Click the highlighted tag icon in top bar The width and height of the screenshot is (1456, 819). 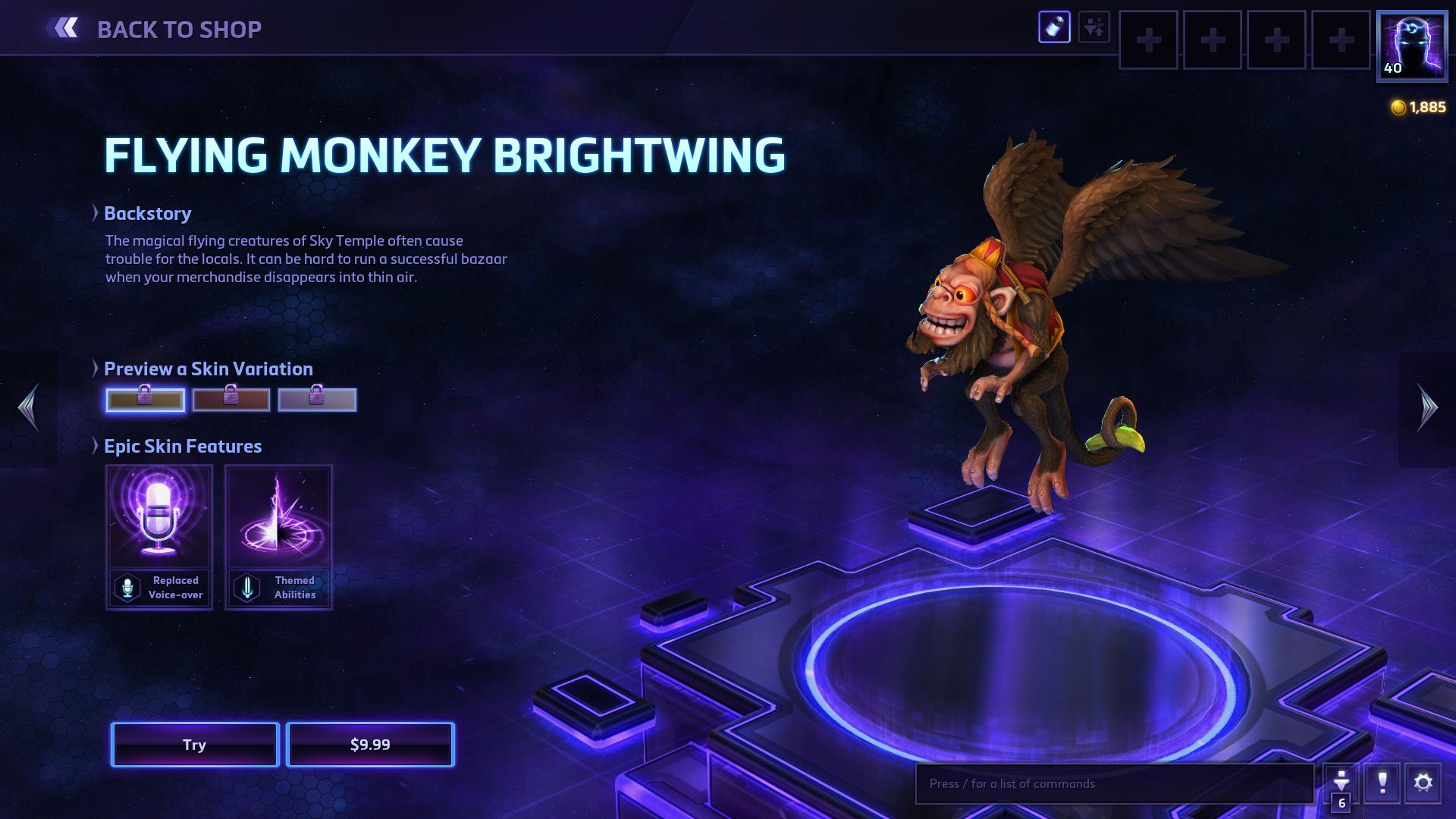click(1054, 28)
